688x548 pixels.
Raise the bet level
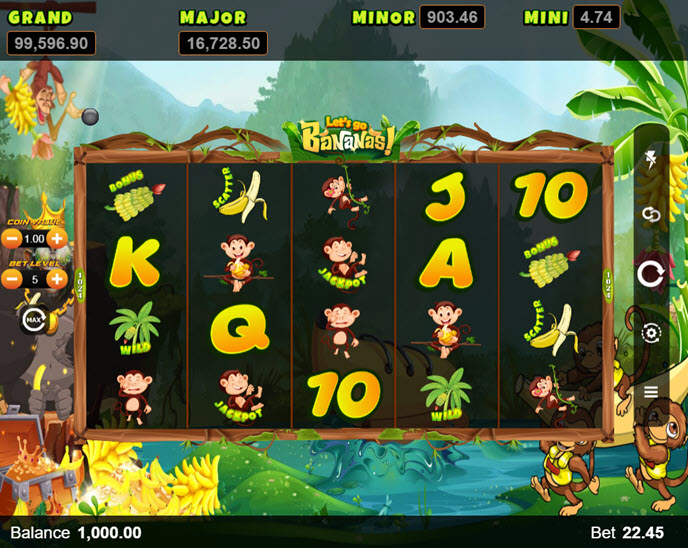coord(58,279)
